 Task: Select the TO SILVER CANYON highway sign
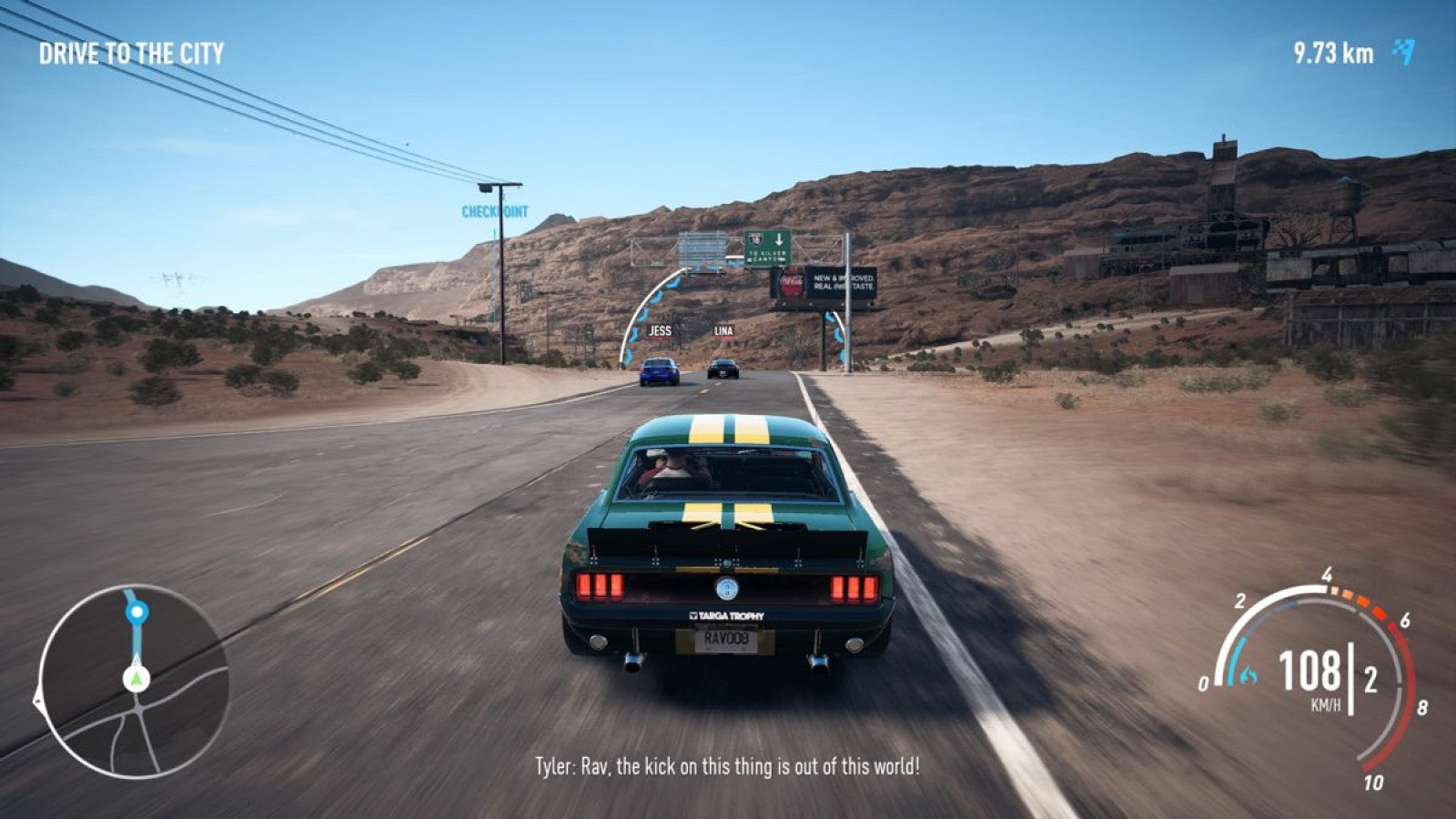click(x=766, y=256)
